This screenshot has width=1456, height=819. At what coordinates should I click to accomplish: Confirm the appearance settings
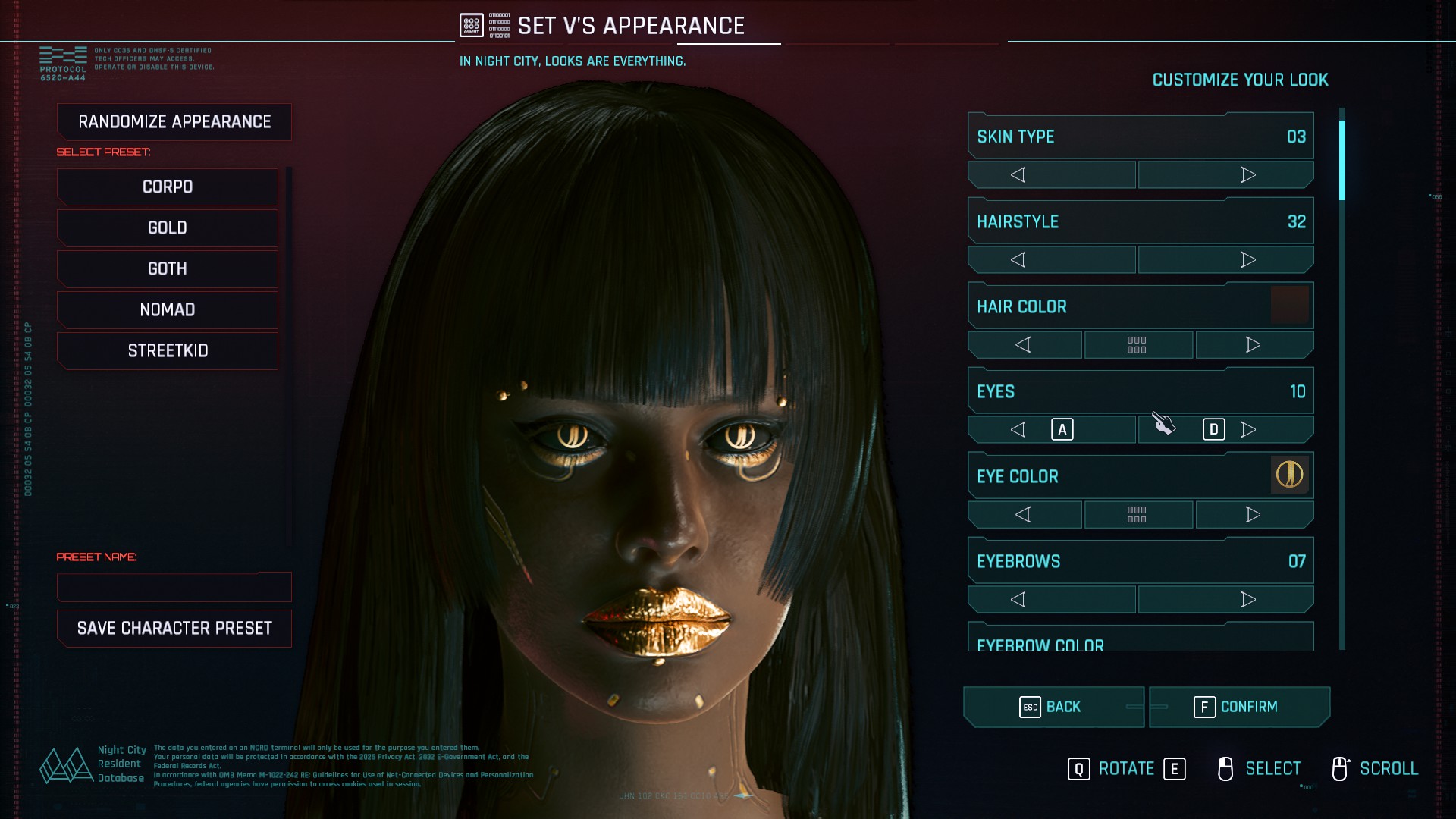pyautogui.click(x=1239, y=707)
